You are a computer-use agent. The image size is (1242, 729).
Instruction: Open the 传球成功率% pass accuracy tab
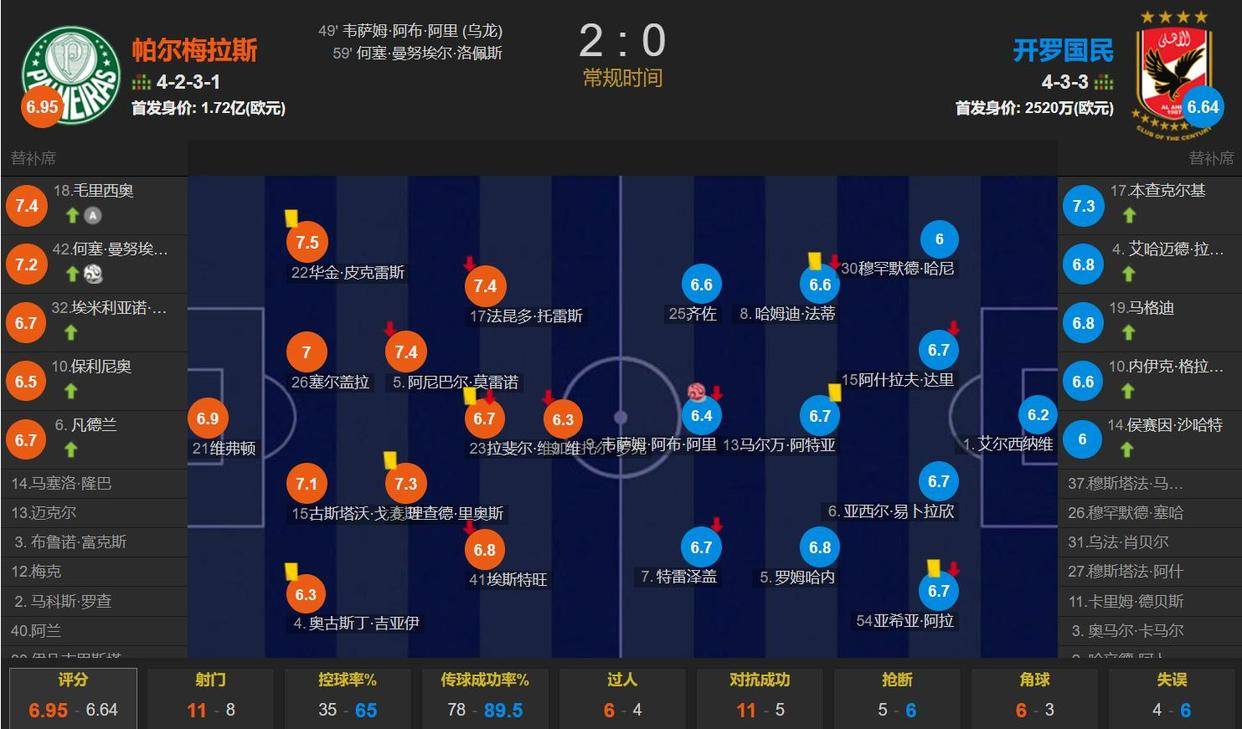coord(485,695)
